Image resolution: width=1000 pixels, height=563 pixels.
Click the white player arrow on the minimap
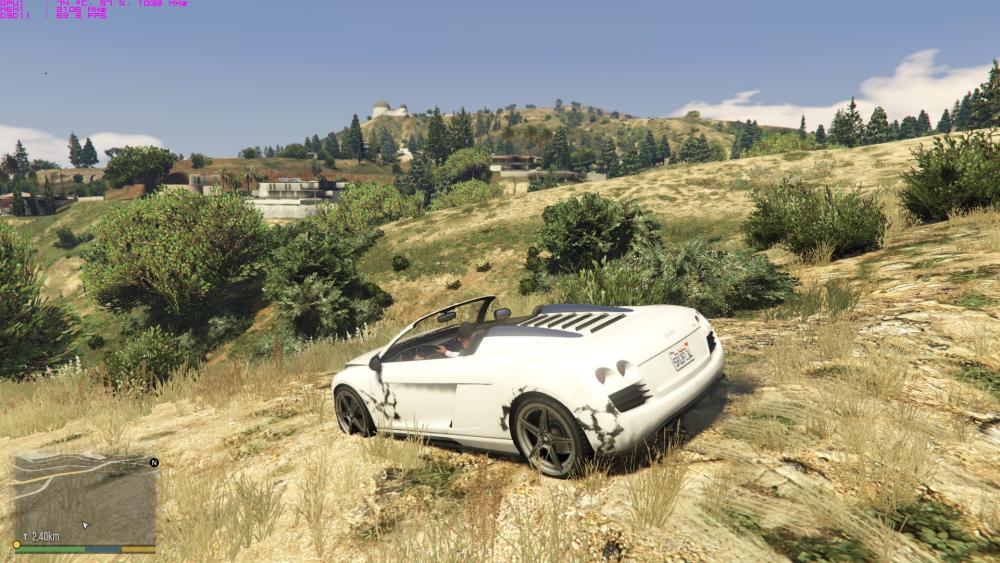84,524
